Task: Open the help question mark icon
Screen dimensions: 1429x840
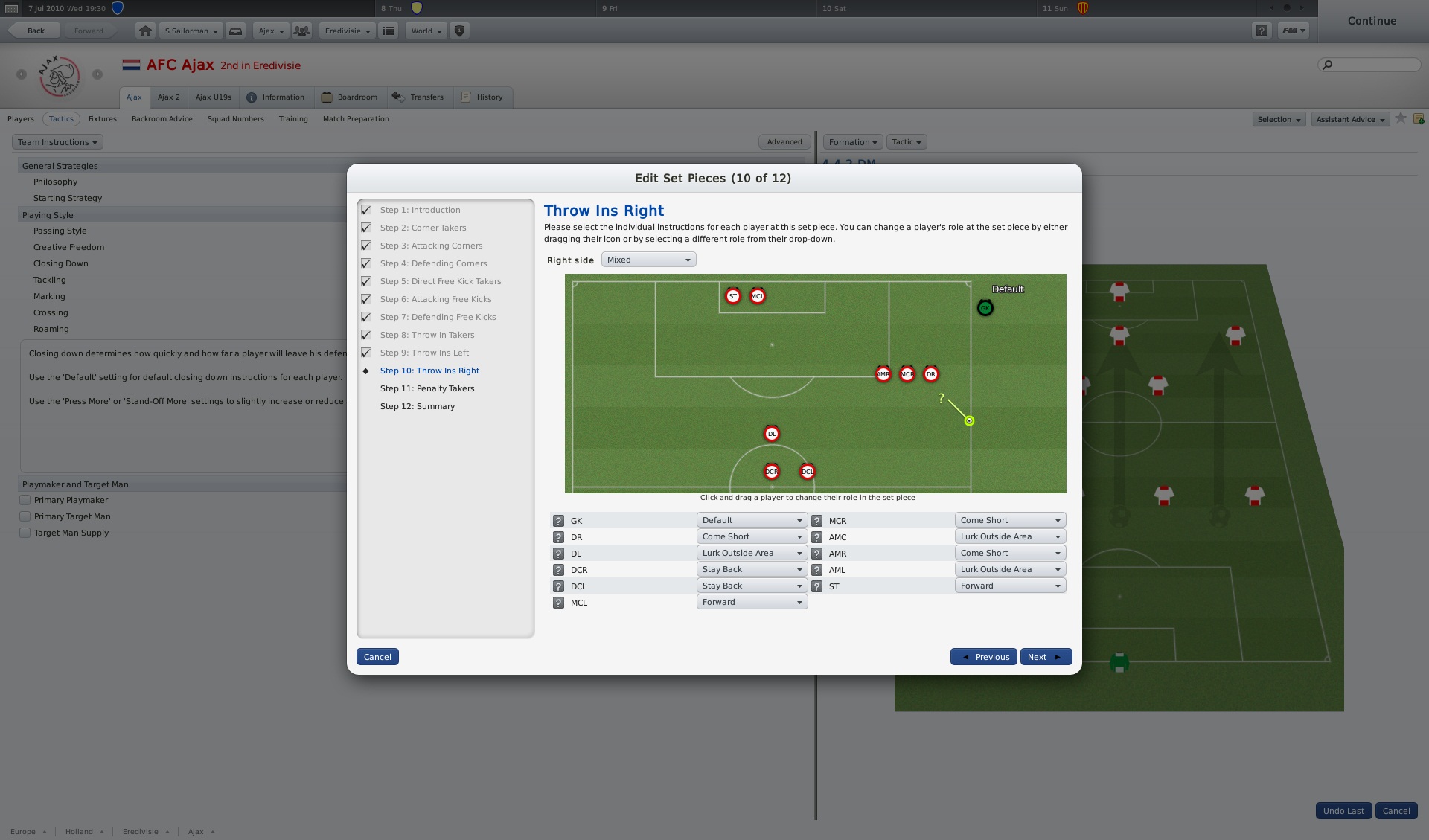Action: pyautogui.click(x=1262, y=31)
